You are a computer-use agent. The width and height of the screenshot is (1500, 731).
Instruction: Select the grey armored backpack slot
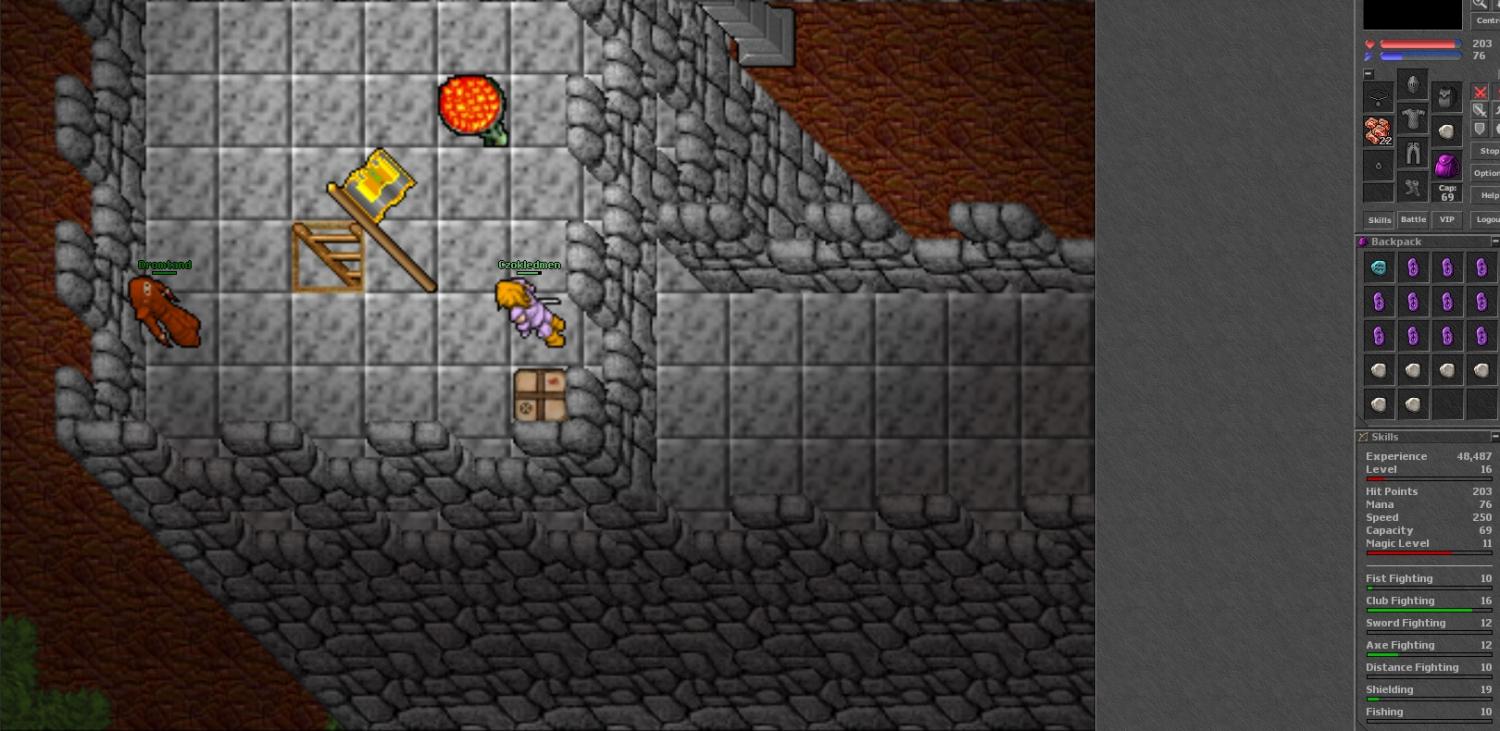coord(1446,98)
